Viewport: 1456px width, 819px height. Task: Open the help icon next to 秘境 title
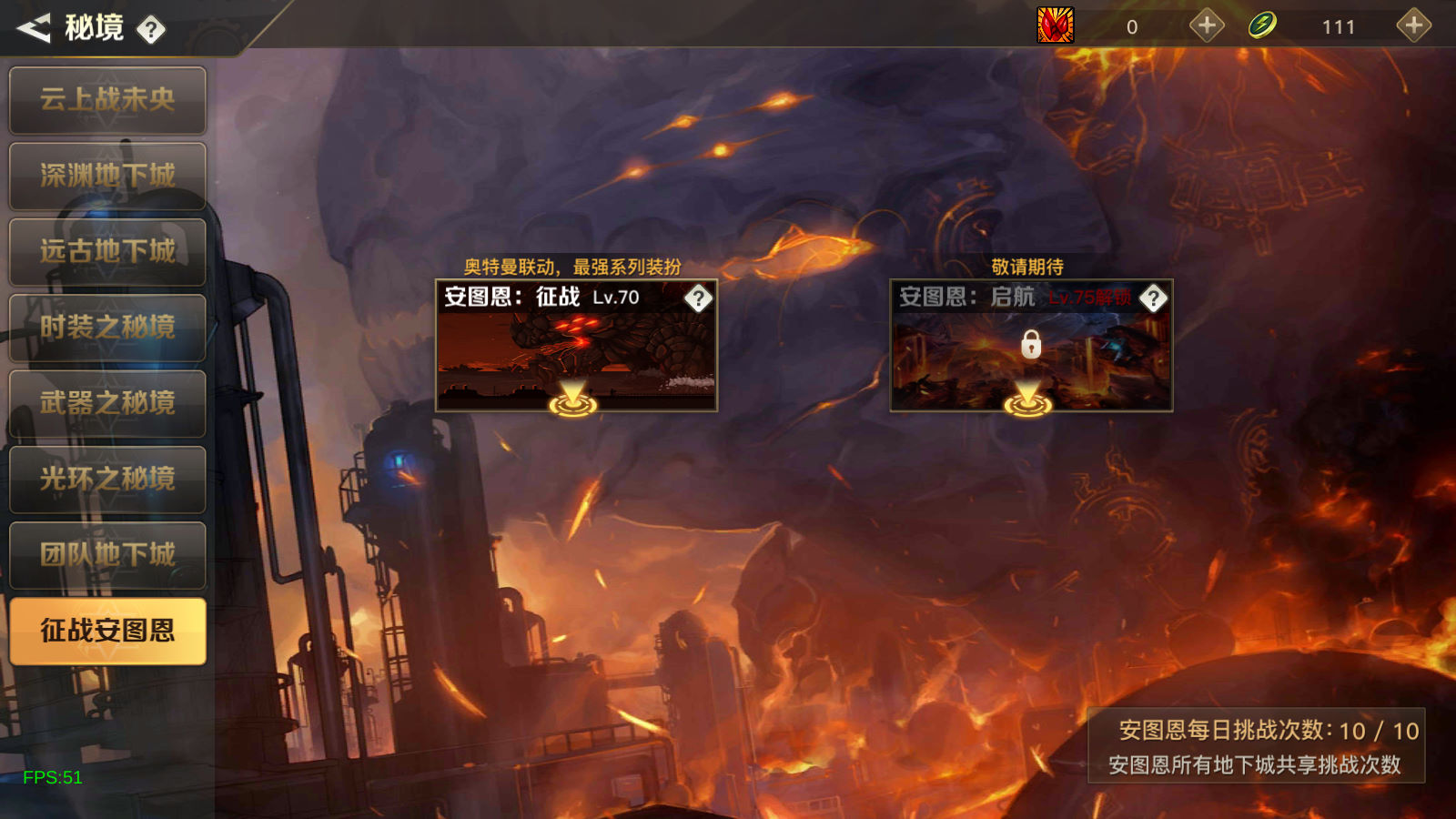[x=151, y=30]
